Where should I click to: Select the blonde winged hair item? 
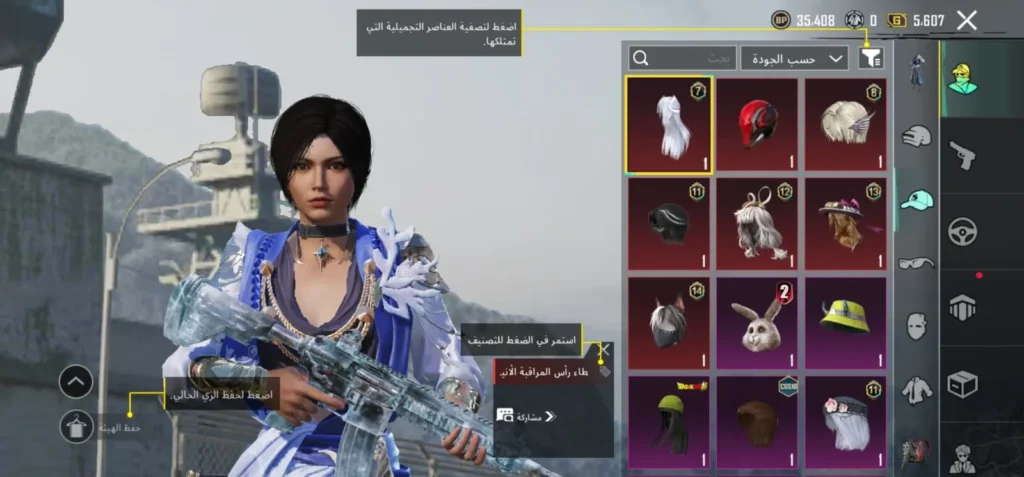tap(845, 125)
